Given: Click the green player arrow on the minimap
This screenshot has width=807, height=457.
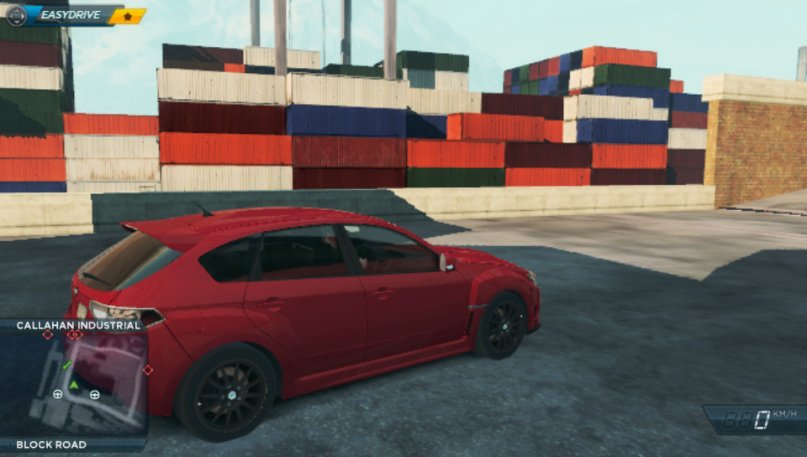Looking at the screenshot, I should pyautogui.click(x=74, y=384).
